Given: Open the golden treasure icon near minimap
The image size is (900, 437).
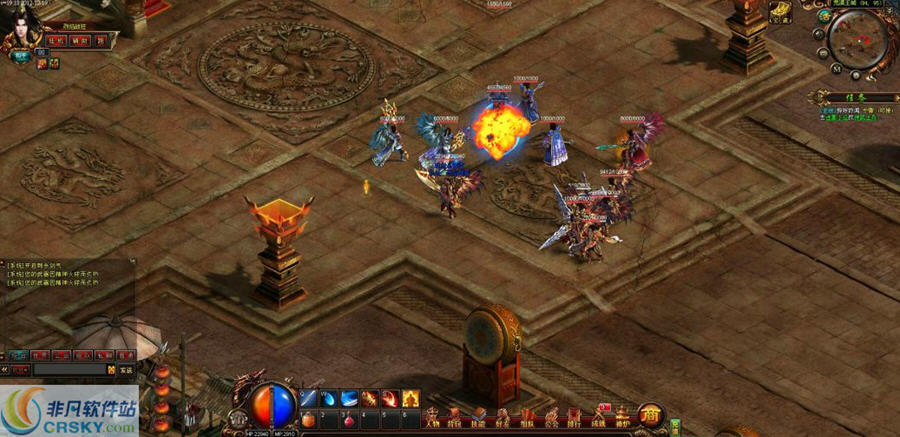Looking at the screenshot, I should [781, 13].
